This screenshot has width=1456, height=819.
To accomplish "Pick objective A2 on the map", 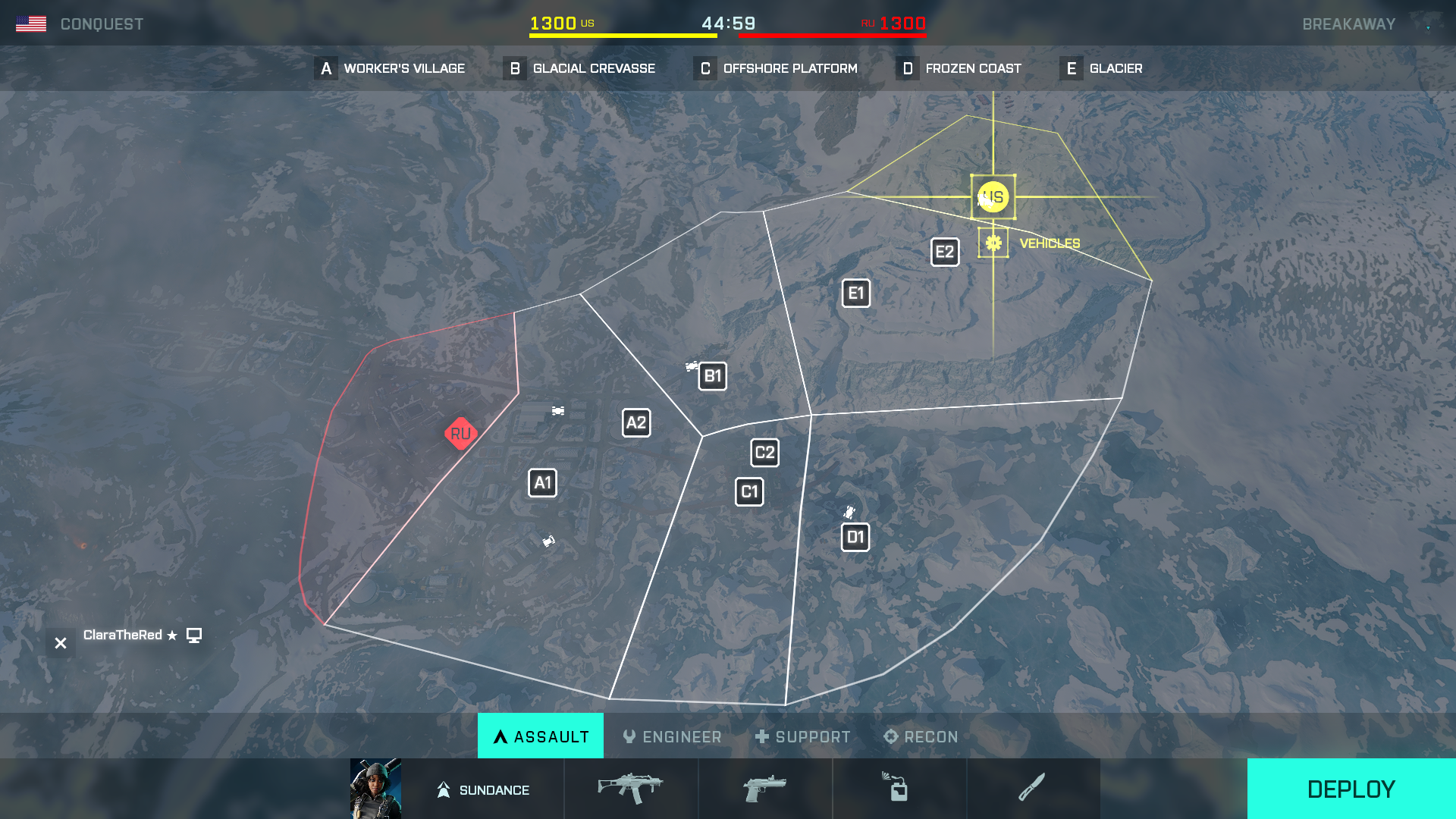I will (636, 423).
